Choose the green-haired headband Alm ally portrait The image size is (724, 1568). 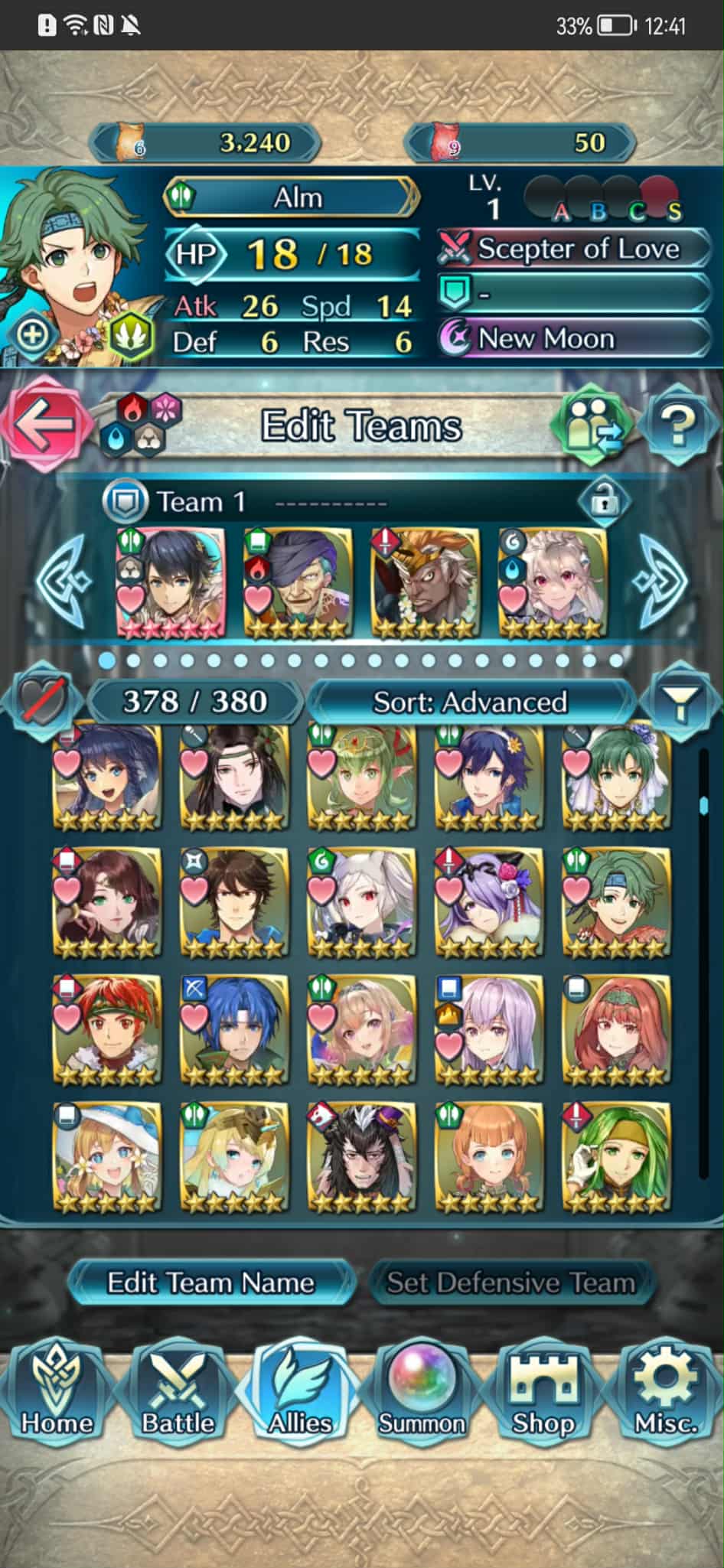click(616, 901)
